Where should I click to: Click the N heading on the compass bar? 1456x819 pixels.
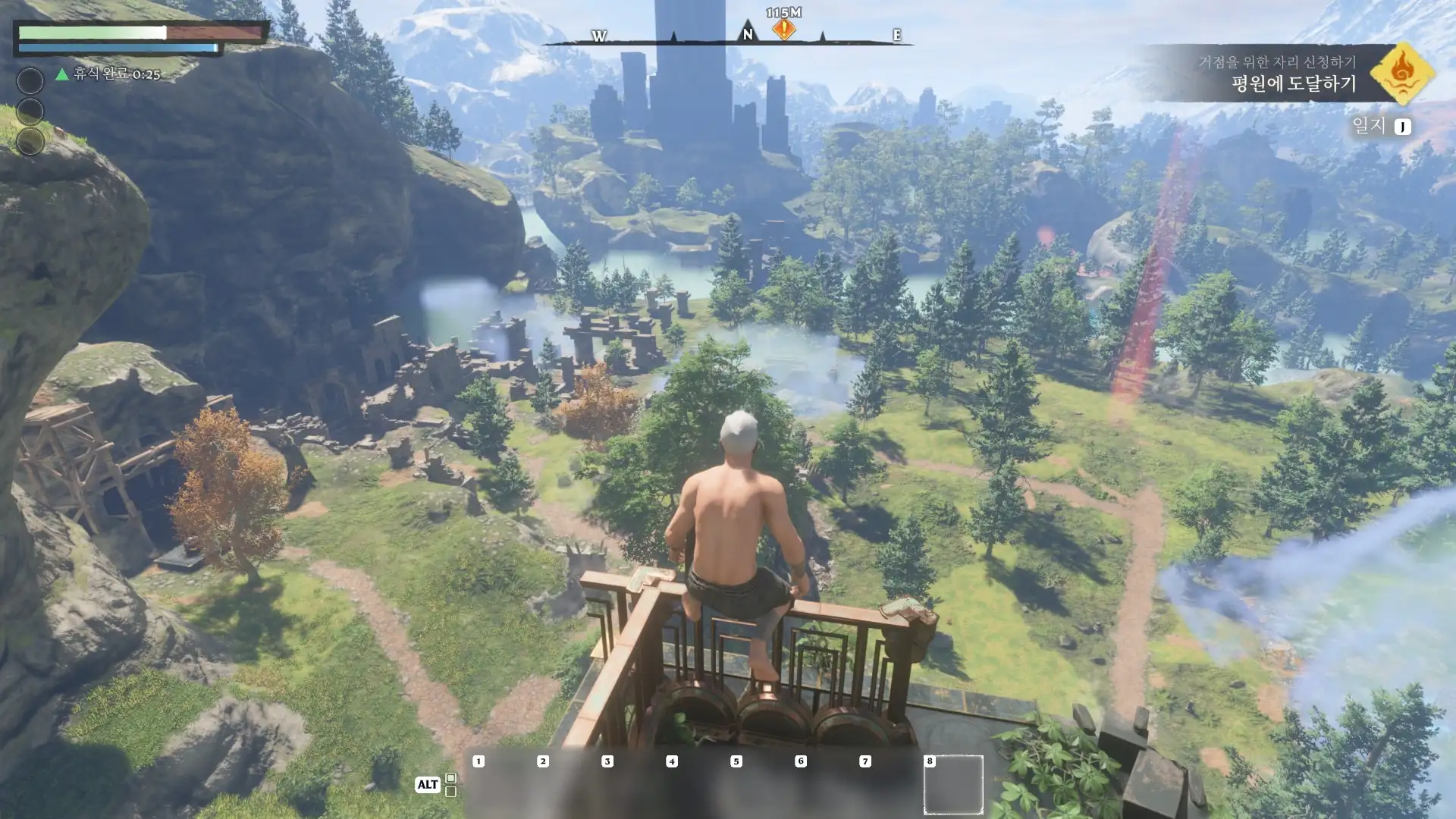point(748,34)
